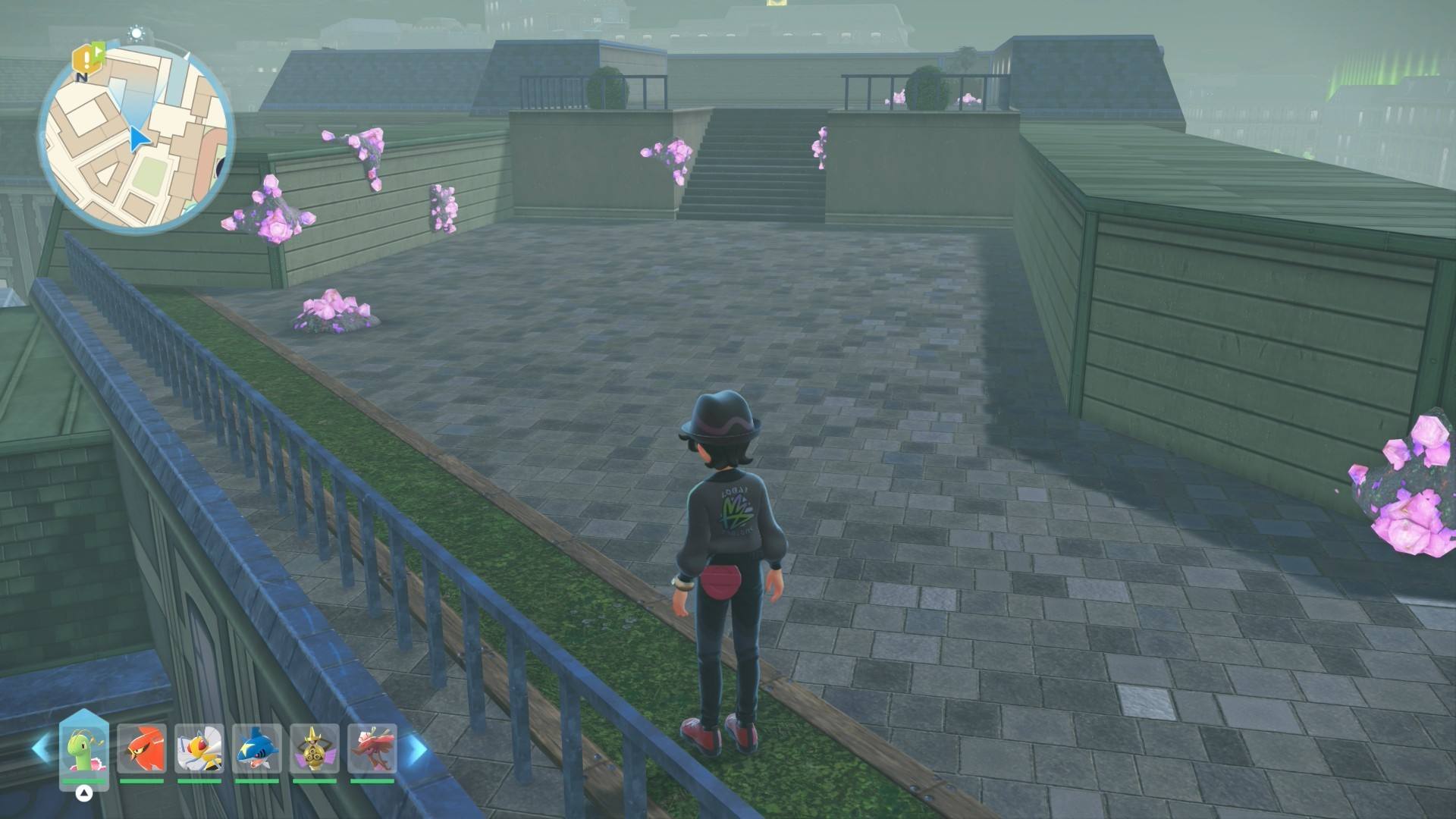The height and width of the screenshot is (819, 1456).
Task: Click the orange exclamation quest marker
Action: [x=83, y=58]
